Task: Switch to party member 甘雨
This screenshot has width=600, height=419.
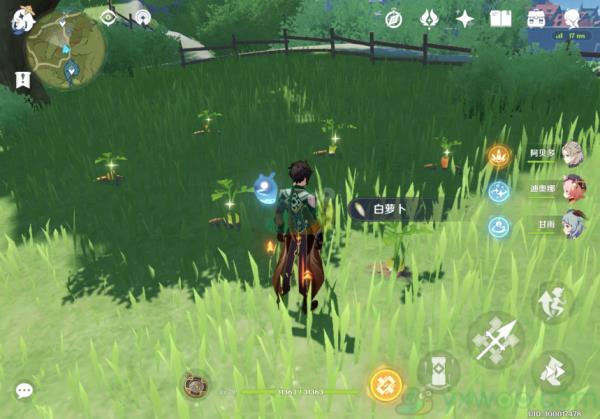Action: pos(571,222)
